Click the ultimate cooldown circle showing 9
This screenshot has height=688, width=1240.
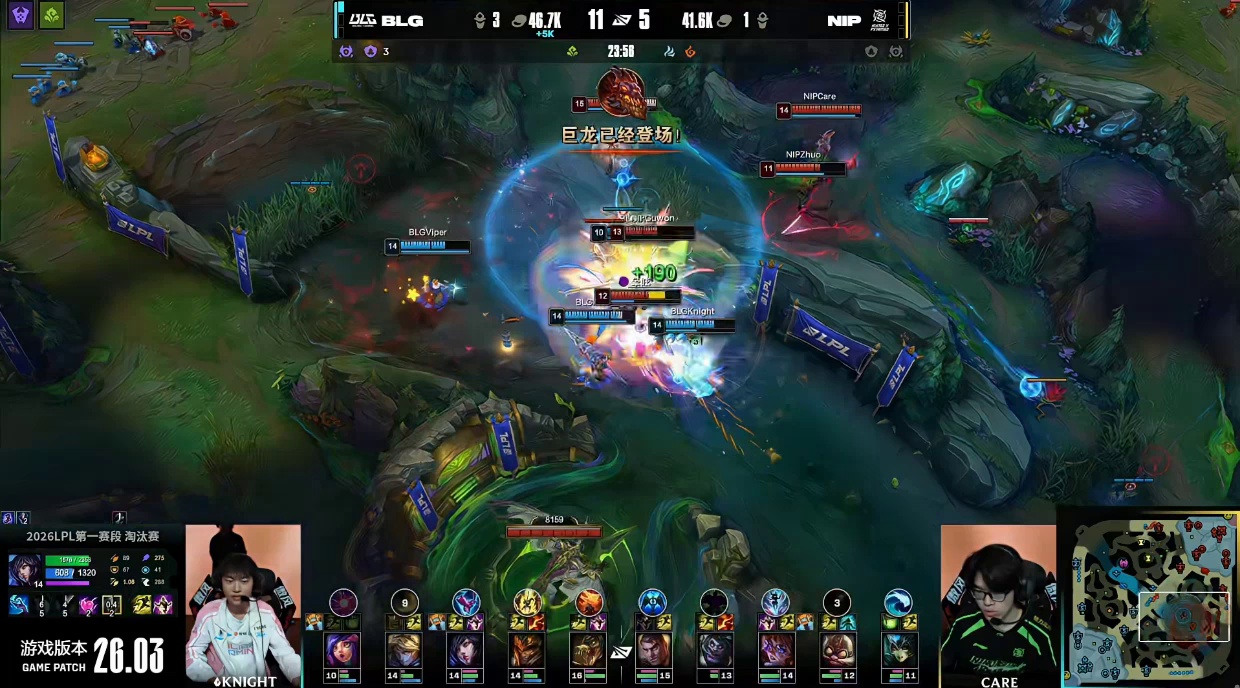coord(404,602)
